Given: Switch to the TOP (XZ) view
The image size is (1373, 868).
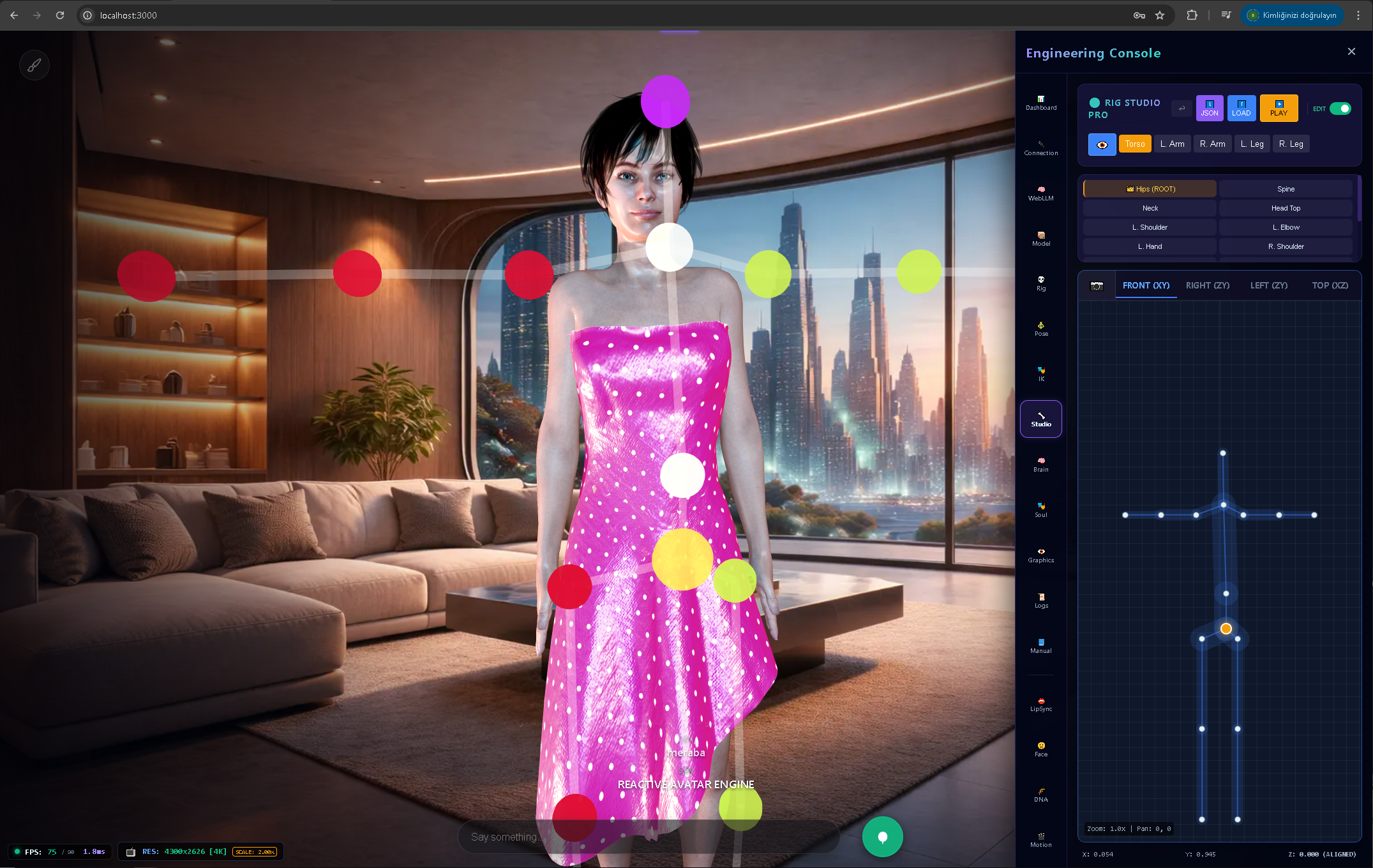Looking at the screenshot, I should [x=1330, y=285].
